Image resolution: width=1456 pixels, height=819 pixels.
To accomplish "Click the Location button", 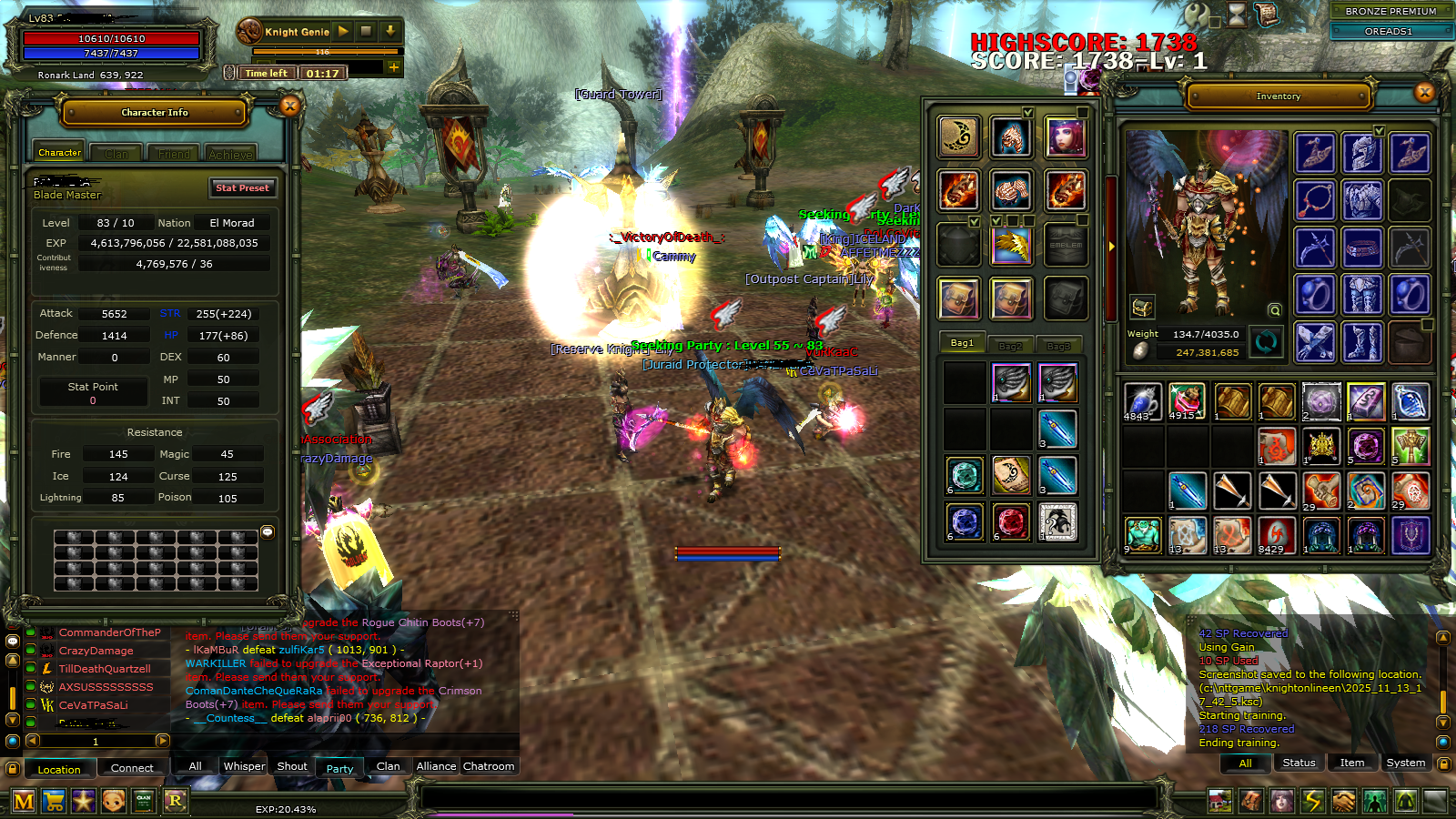I will (59, 769).
